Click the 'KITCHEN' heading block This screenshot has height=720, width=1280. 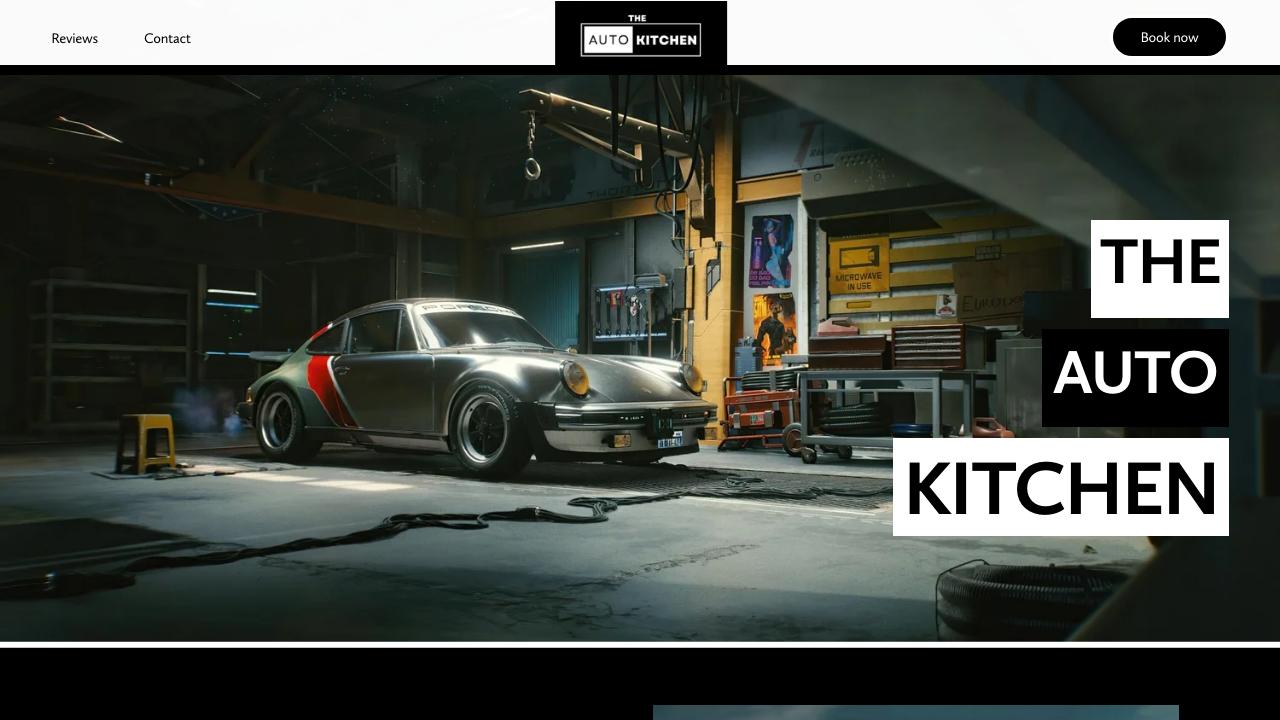click(1059, 488)
